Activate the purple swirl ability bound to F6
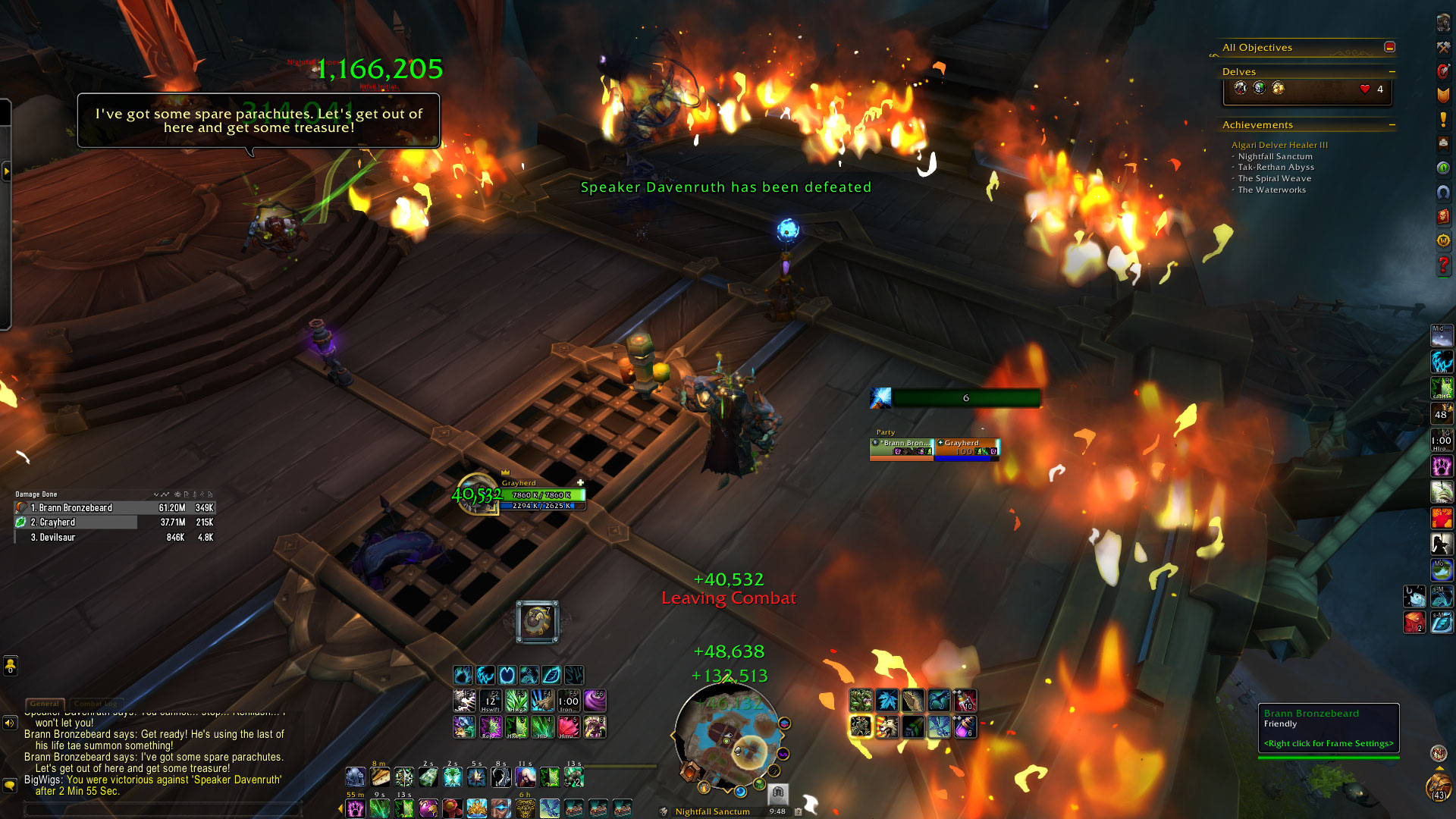1456x819 pixels. click(595, 700)
